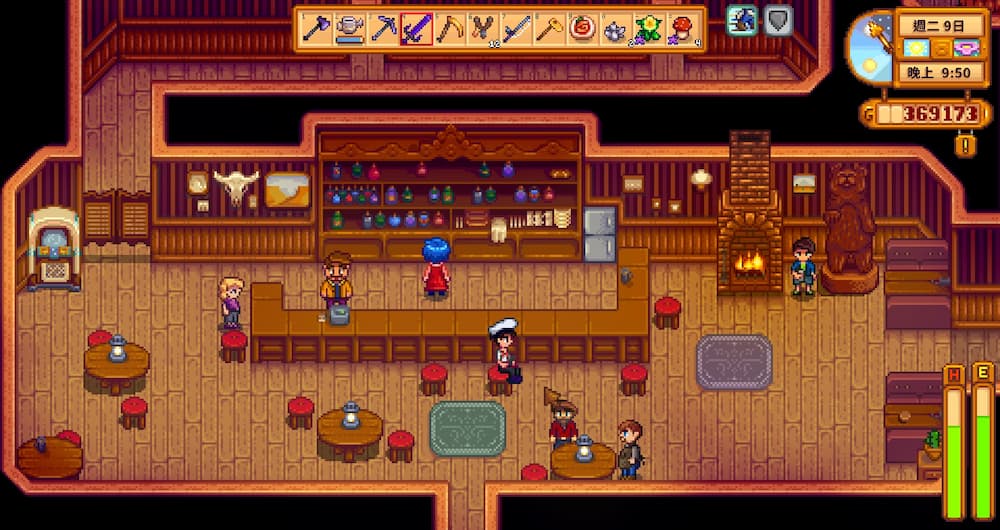Select the red mushroom stack
Screen dimensions: 1000x530
pyautogui.click(x=682, y=28)
